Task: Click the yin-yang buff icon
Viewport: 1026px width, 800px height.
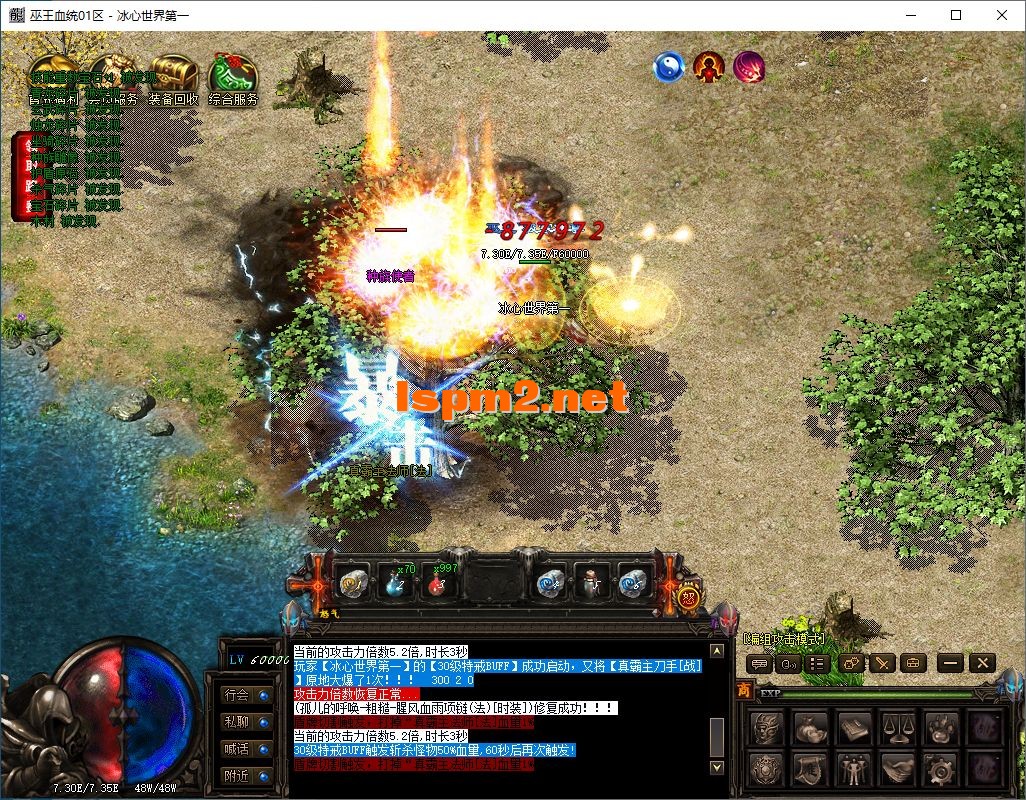Action: click(668, 67)
